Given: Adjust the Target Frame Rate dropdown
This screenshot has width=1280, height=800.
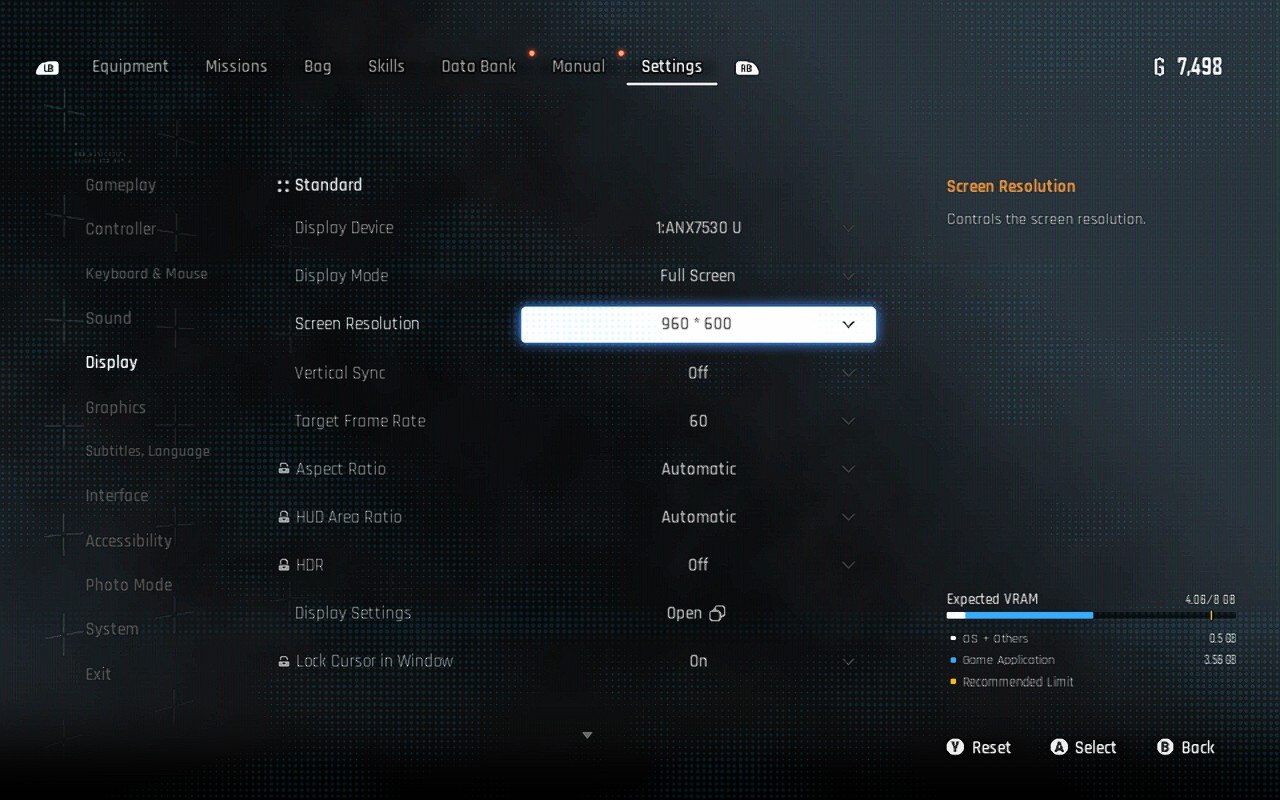Looking at the screenshot, I should click(698, 421).
